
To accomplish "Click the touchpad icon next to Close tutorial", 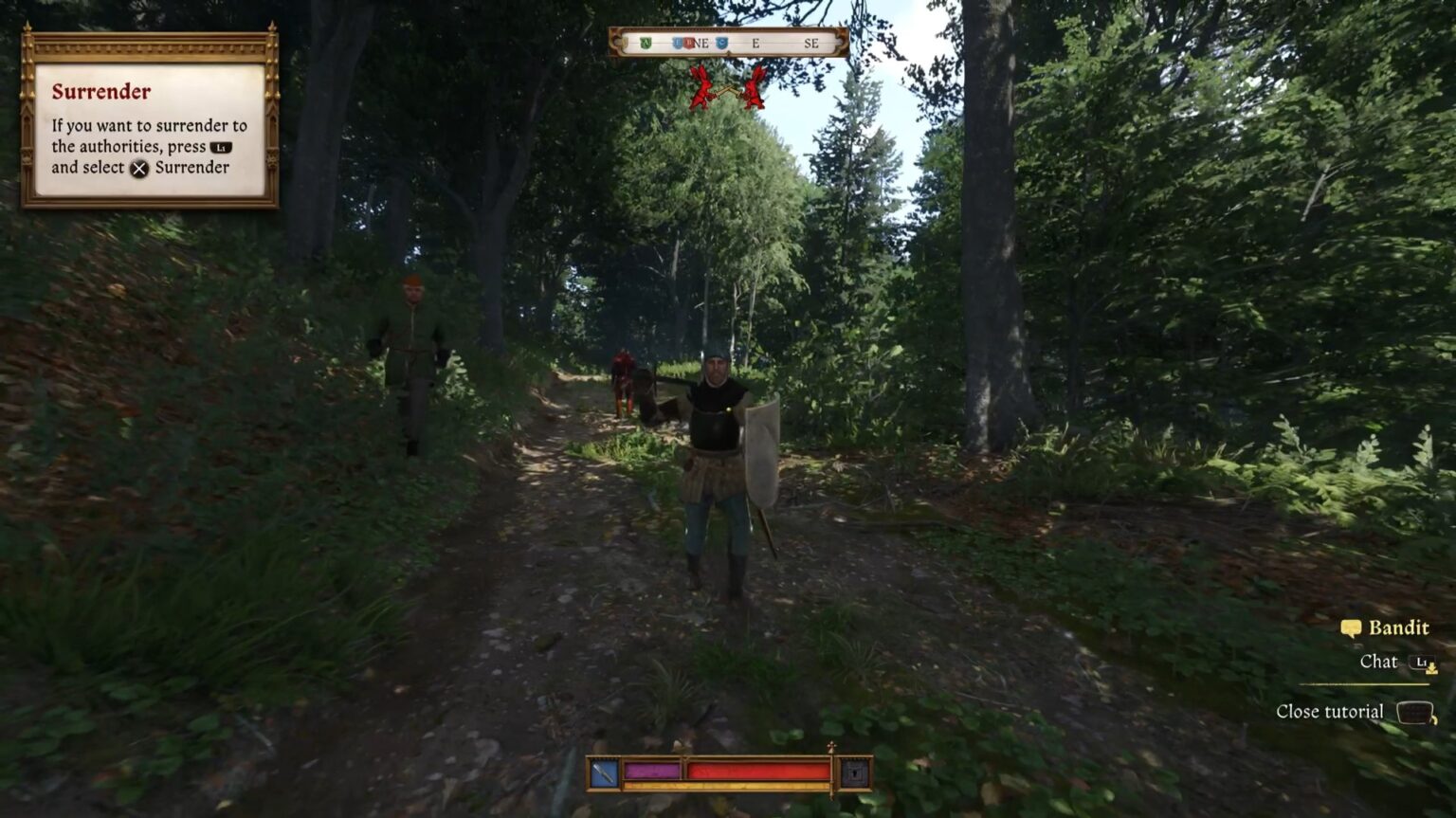I will (1416, 711).
